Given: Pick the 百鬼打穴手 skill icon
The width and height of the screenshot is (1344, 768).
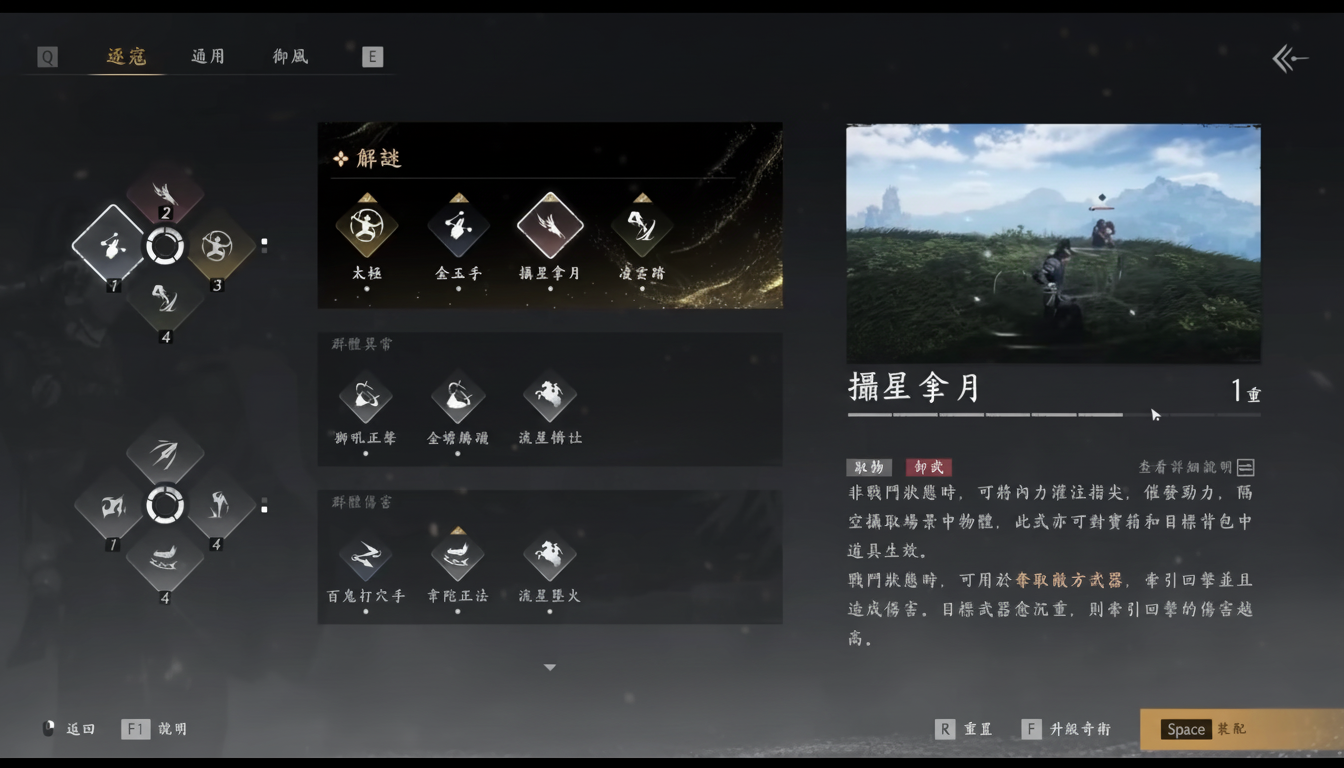Looking at the screenshot, I should pyautogui.click(x=366, y=557).
